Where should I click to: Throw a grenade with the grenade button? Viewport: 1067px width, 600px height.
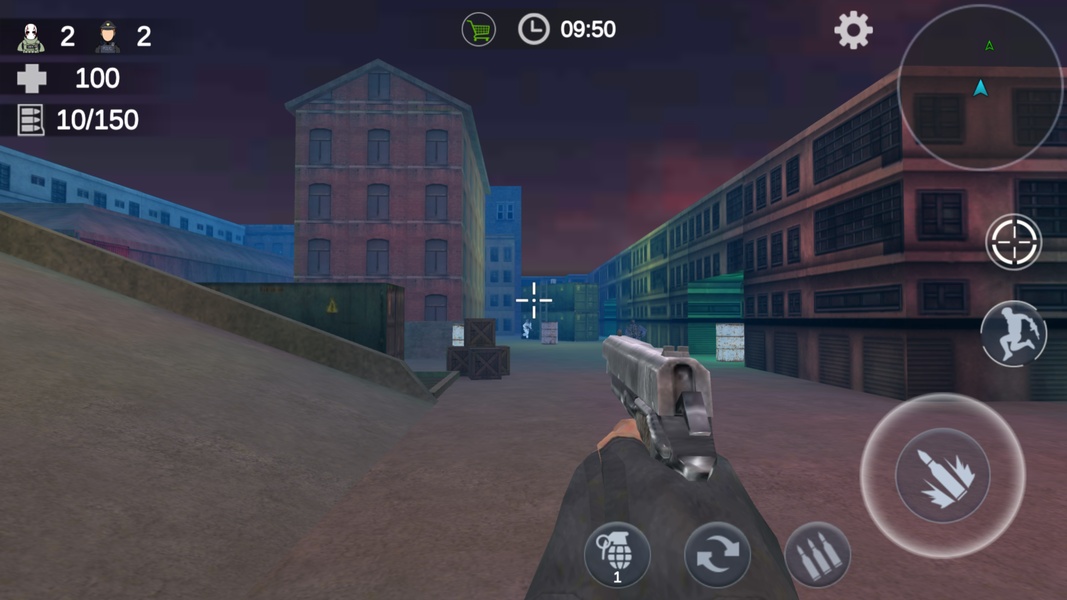[x=617, y=554]
